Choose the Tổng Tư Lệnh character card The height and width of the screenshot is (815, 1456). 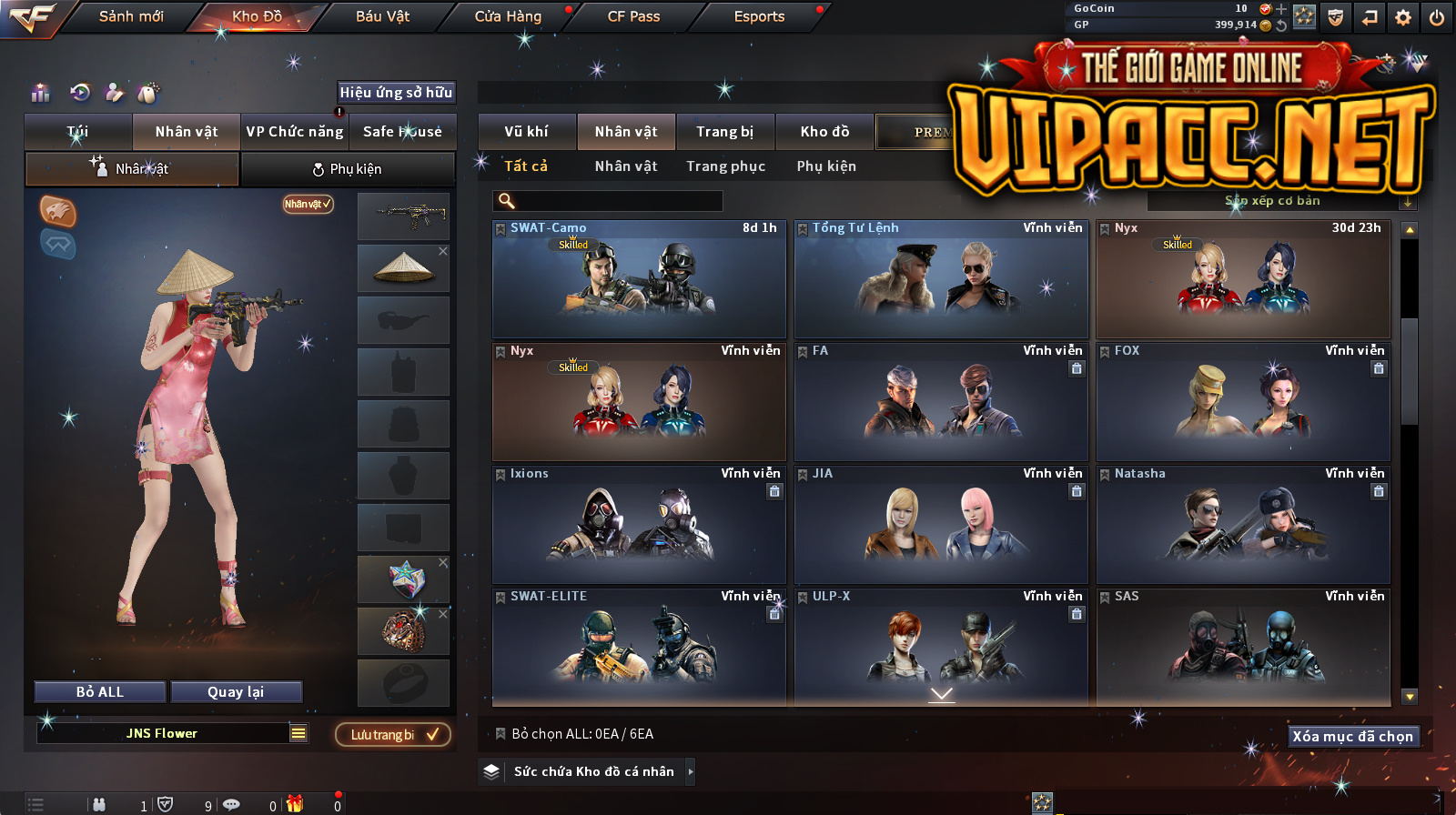pyautogui.click(x=941, y=279)
